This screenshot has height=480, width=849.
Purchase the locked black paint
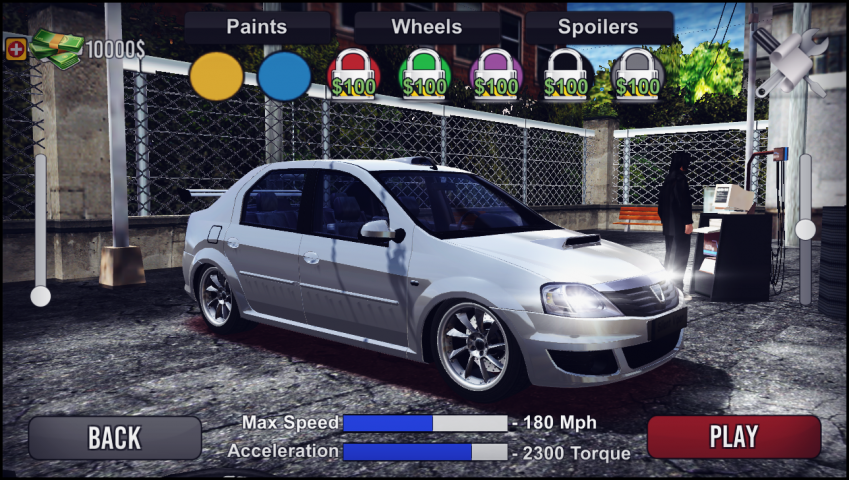click(x=567, y=76)
